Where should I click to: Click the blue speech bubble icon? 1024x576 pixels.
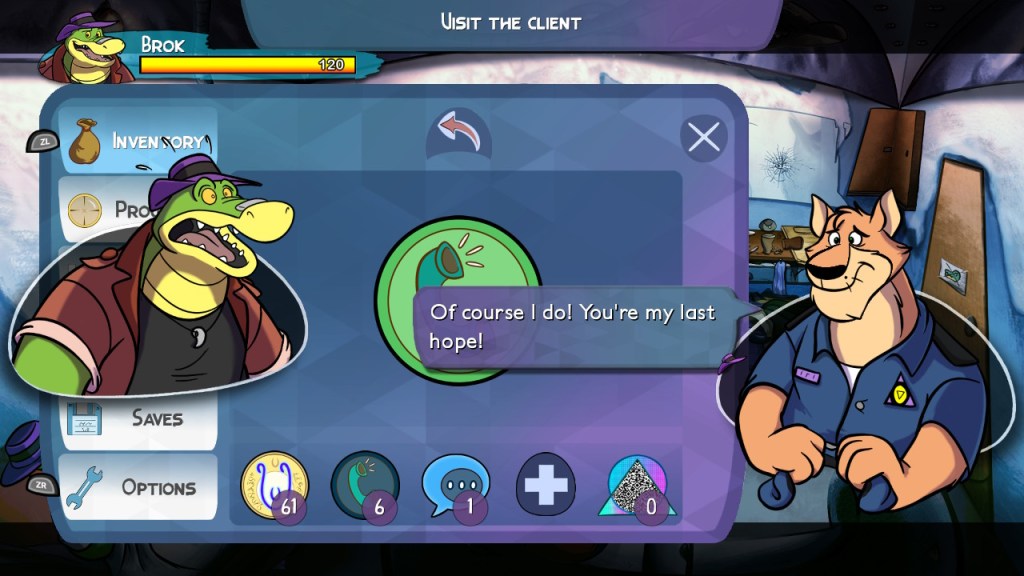[x=455, y=485]
